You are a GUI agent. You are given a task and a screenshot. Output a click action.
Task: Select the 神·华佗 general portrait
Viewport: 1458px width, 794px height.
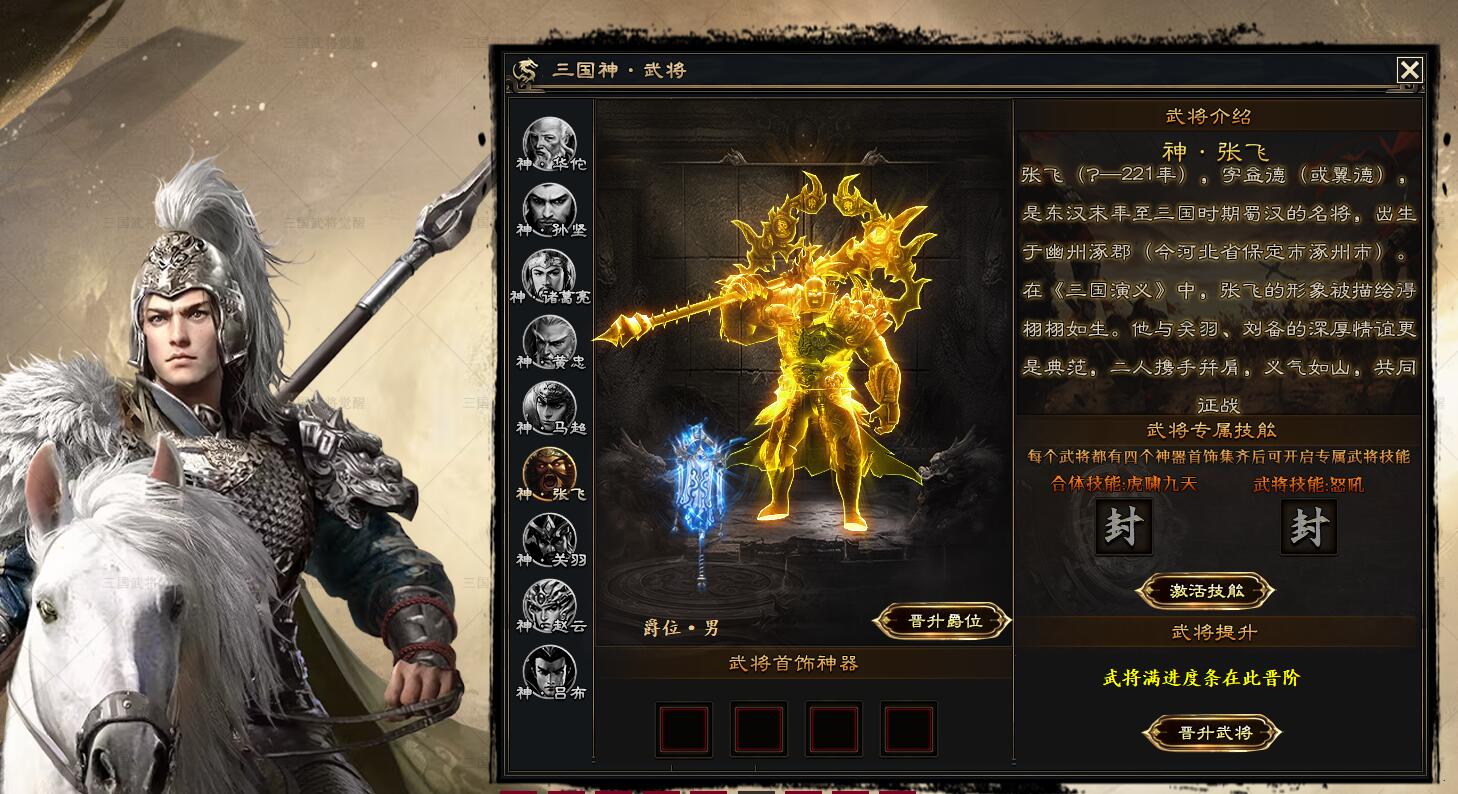pos(548,140)
